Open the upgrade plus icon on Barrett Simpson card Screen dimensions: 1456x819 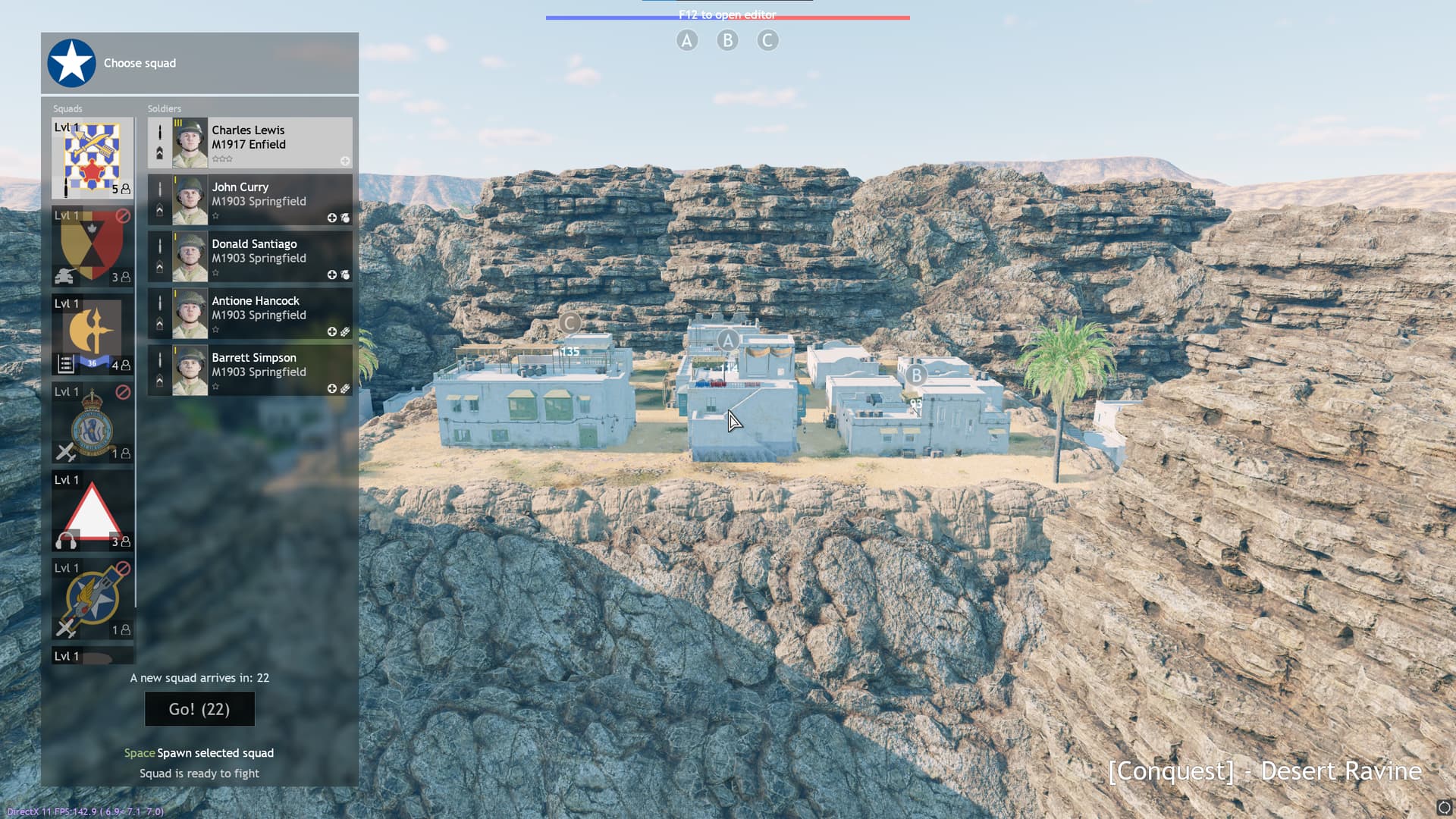pyautogui.click(x=332, y=387)
